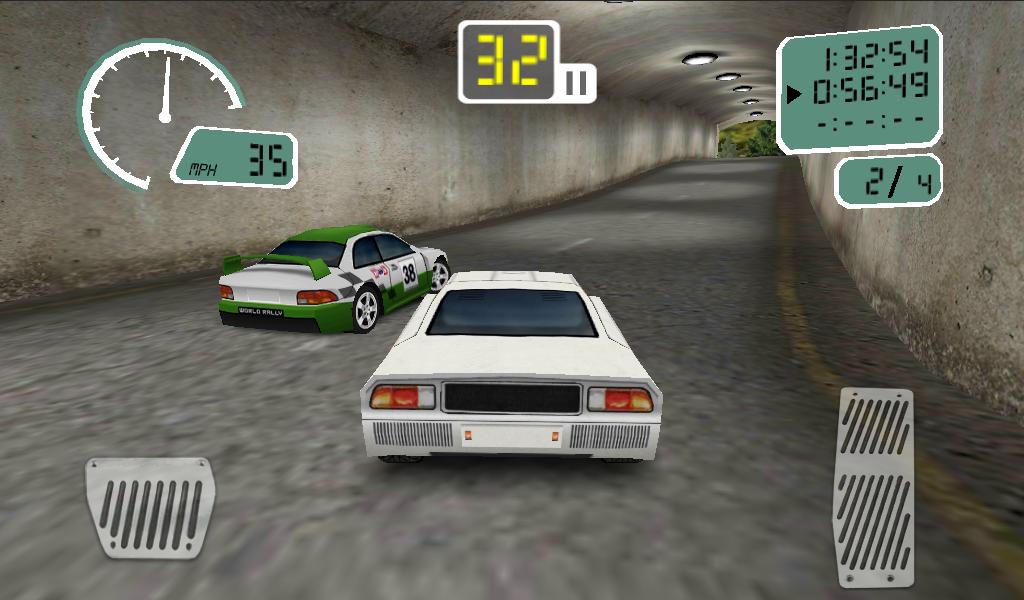This screenshot has width=1024, height=600.
Task: Pause the race with the pause button
Action: coord(577,83)
